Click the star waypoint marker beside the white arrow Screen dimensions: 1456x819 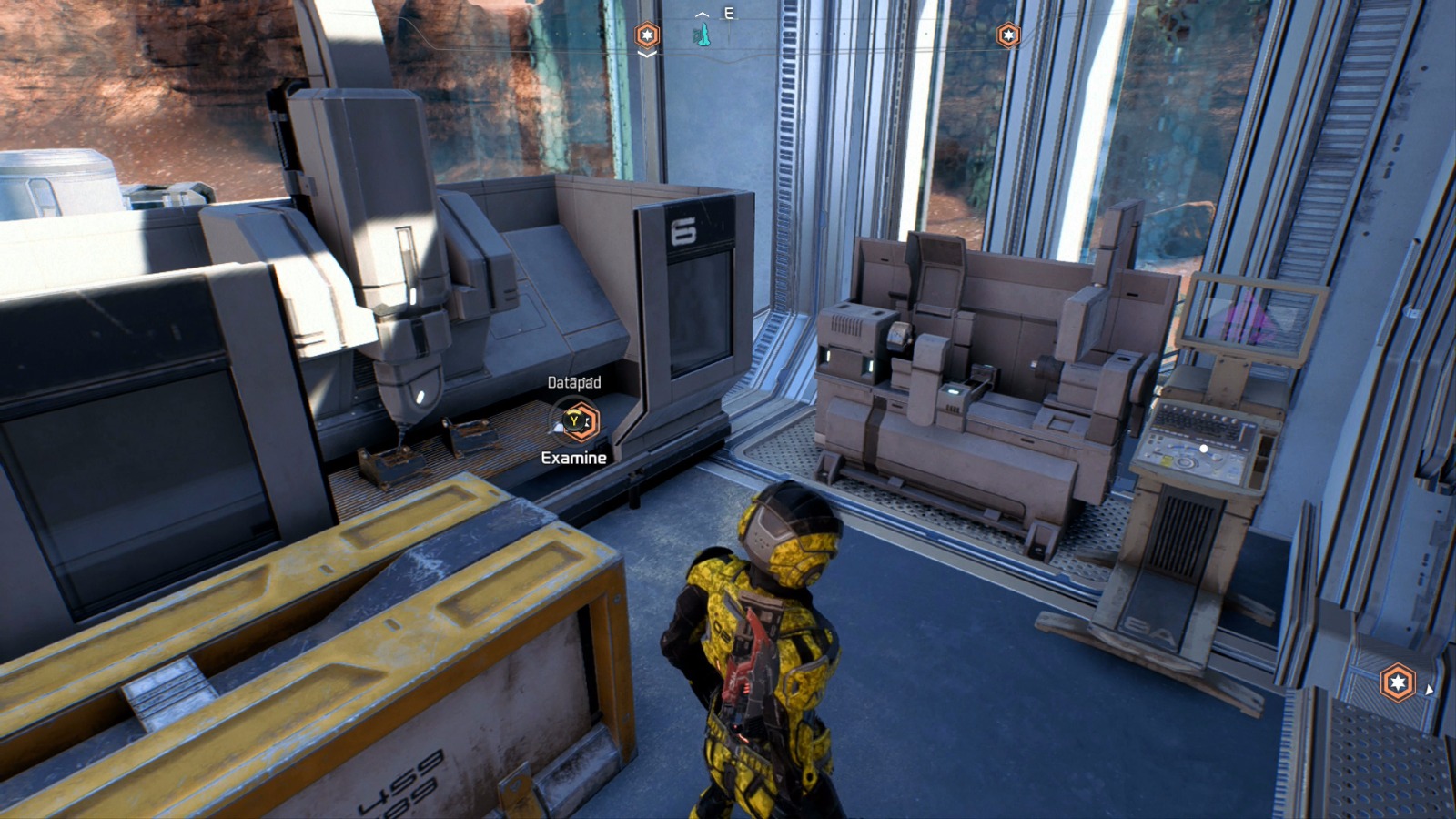1398,682
